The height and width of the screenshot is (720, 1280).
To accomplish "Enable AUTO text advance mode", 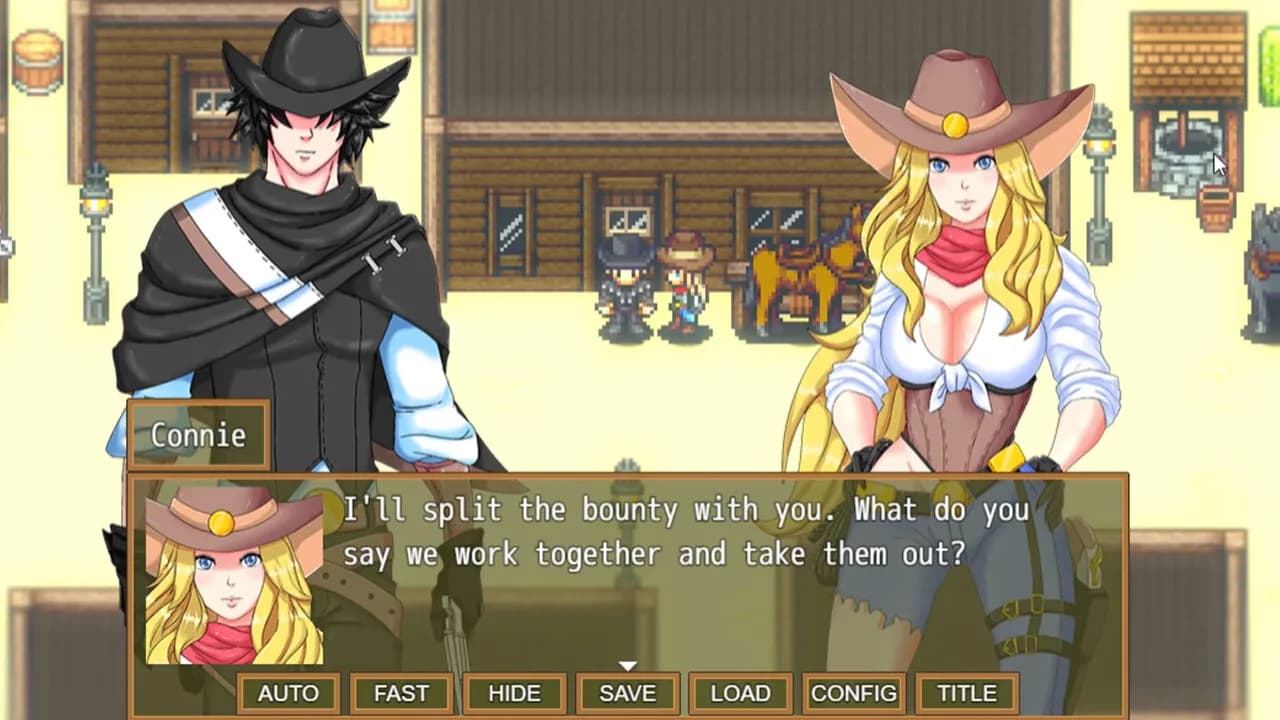I will (x=290, y=692).
